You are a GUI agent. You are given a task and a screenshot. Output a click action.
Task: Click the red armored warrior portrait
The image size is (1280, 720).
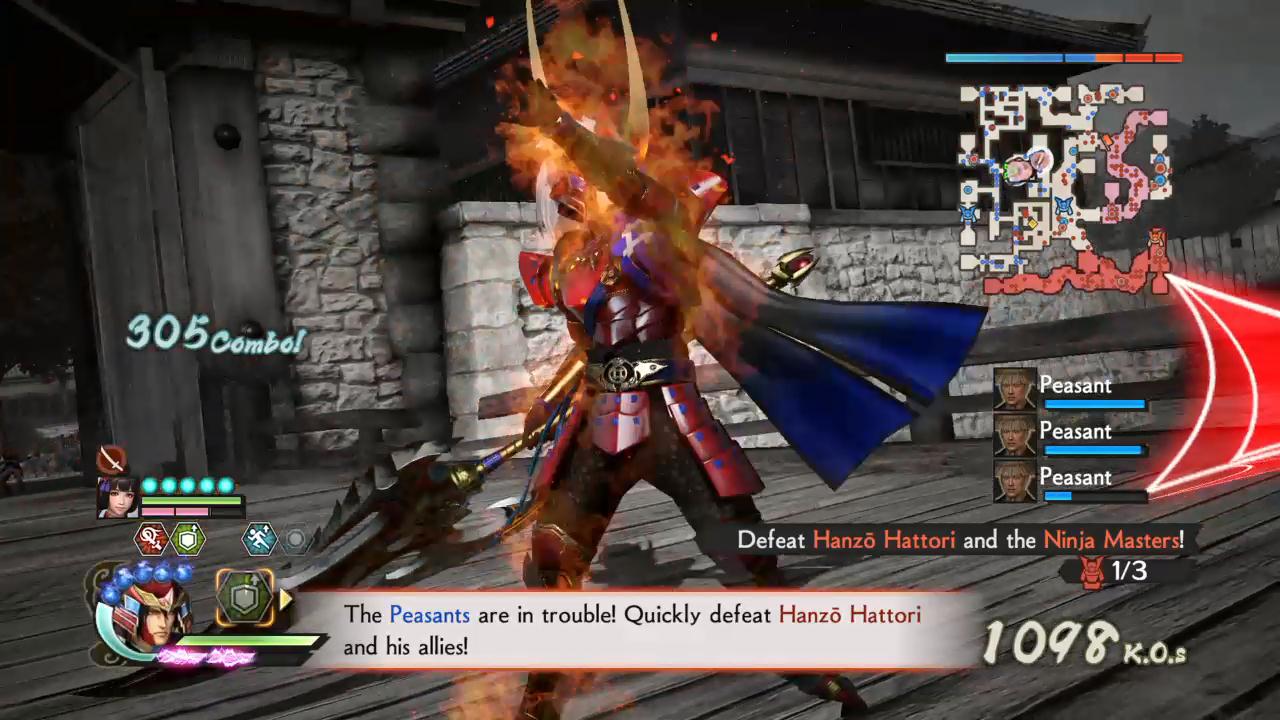point(141,611)
